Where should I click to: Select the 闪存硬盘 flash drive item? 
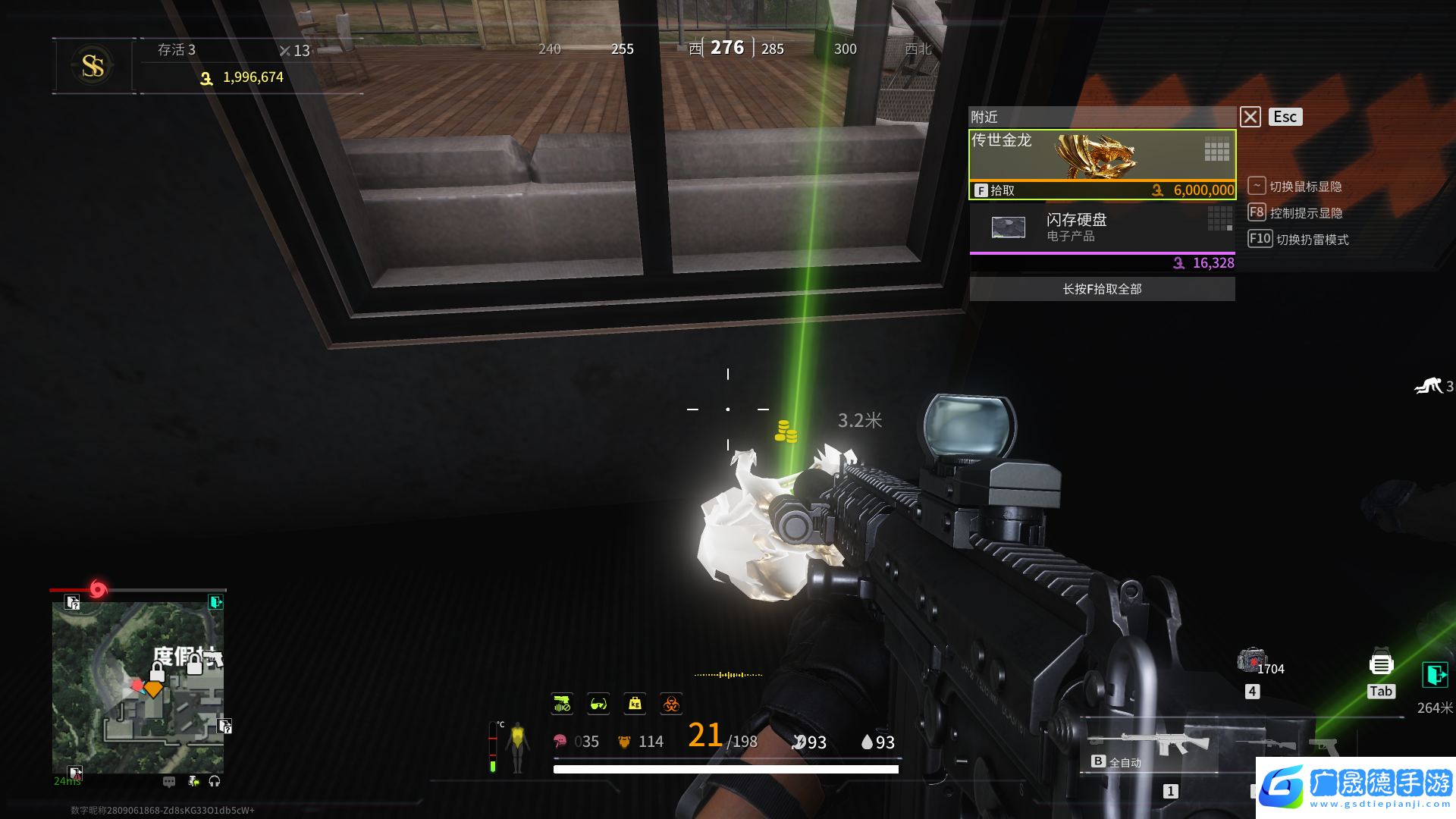[x=1102, y=227]
